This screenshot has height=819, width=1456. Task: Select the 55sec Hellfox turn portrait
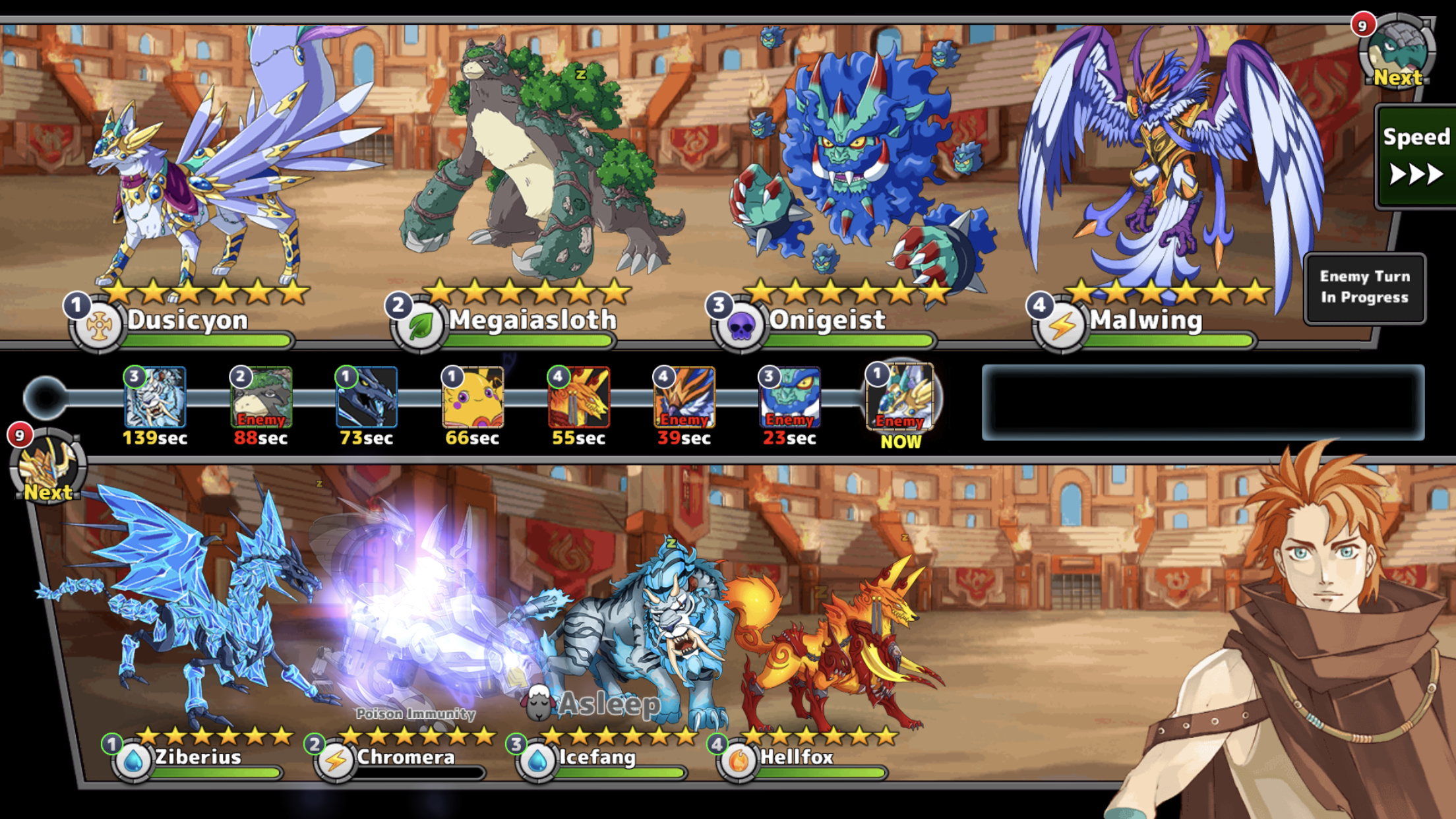pos(579,398)
